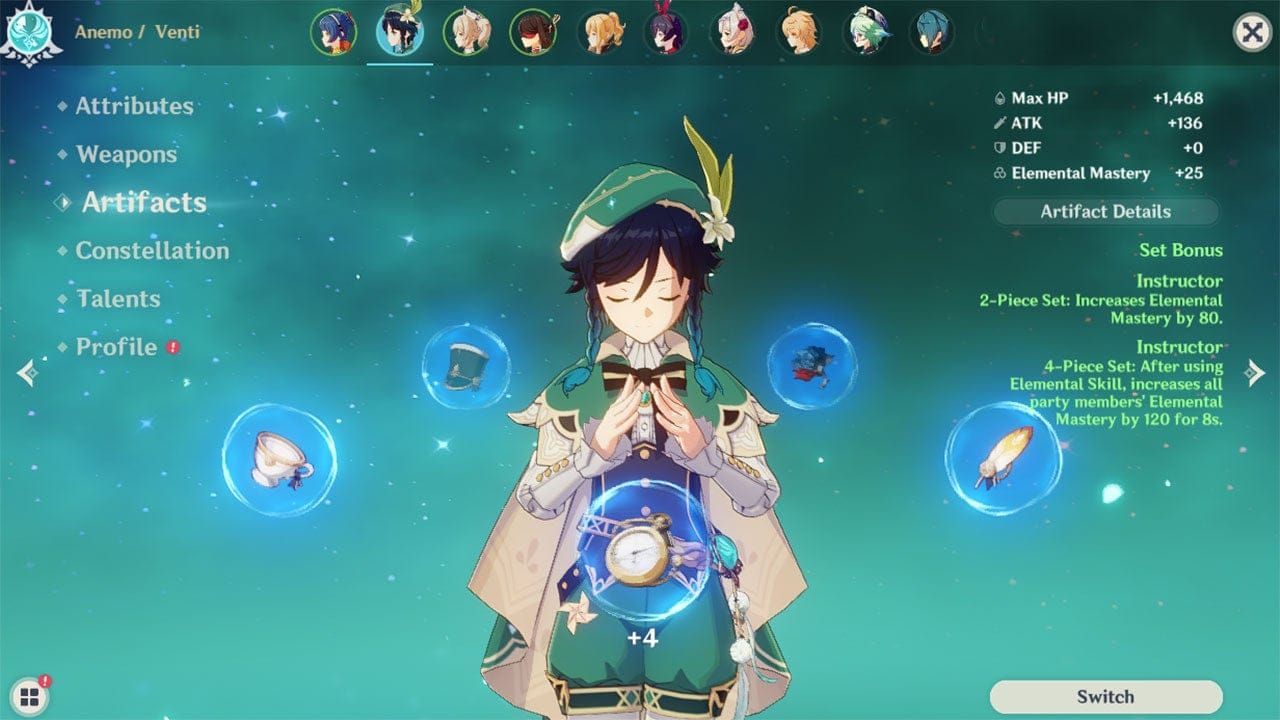Click the Artifact Details button
Image resolution: width=1280 pixels, height=720 pixels.
click(1106, 211)
